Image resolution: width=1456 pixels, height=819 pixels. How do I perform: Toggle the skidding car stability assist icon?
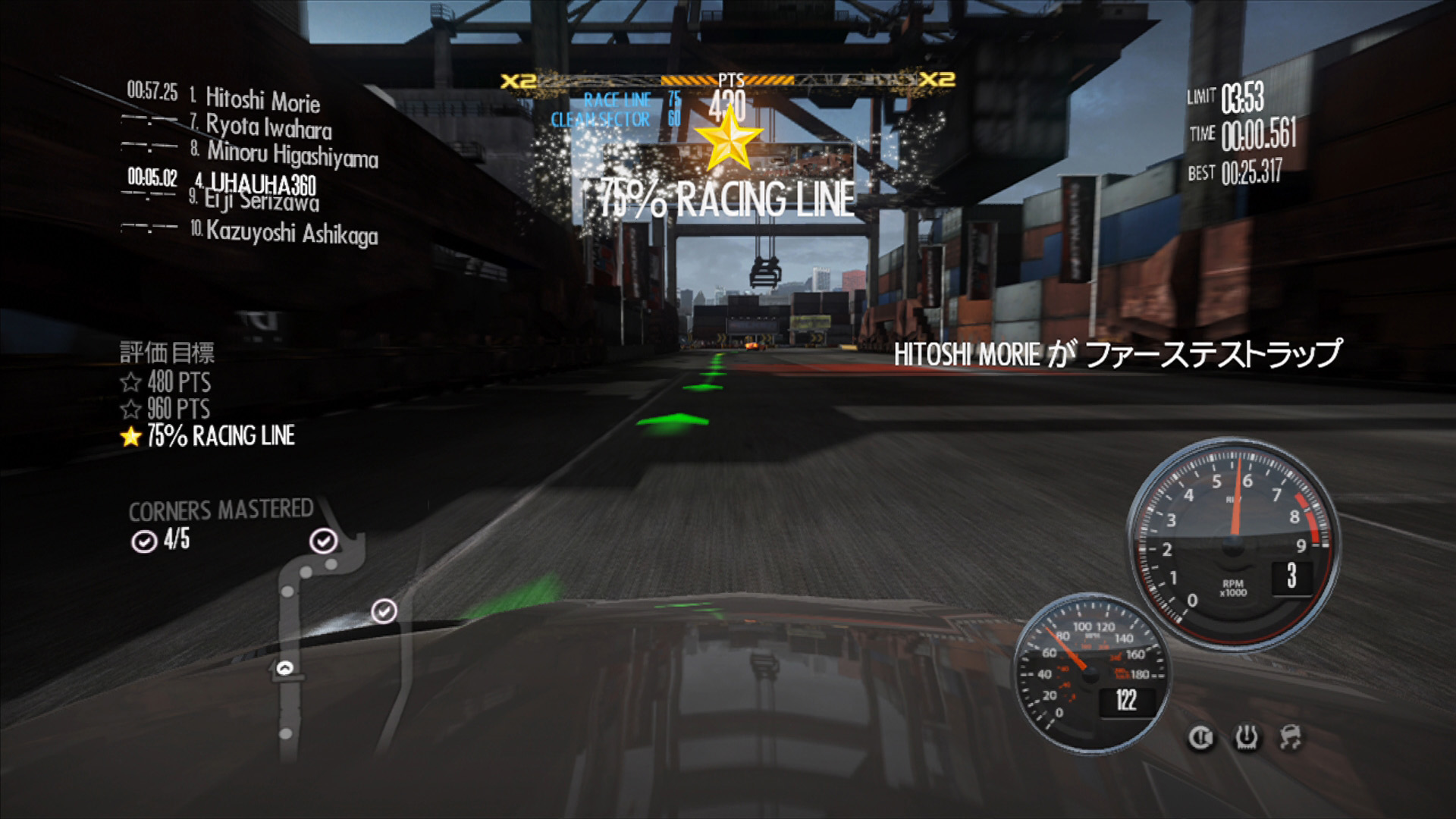point(1290,736)
